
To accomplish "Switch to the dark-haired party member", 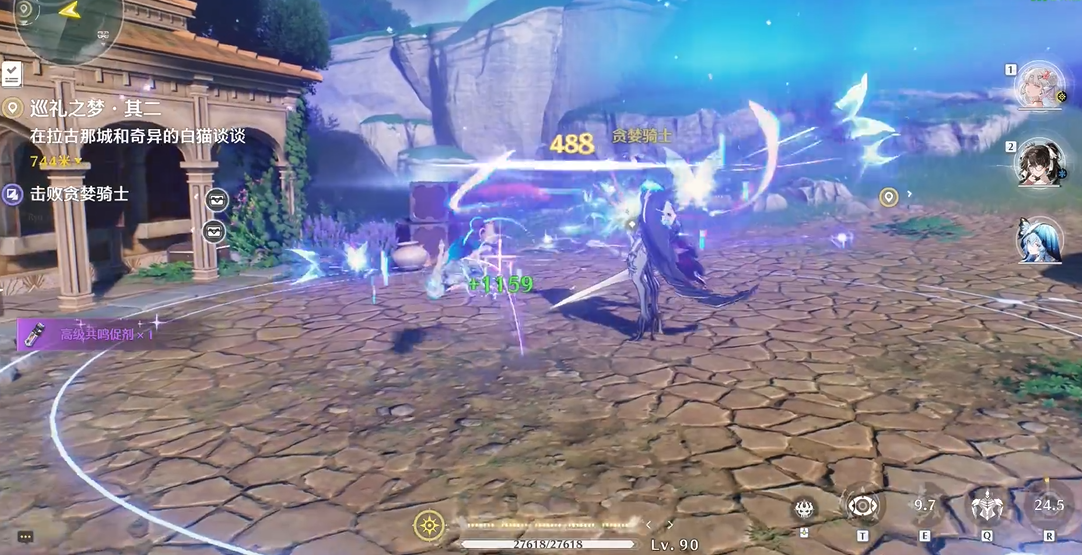I will pyautogui.click(x=1040, y=163).
